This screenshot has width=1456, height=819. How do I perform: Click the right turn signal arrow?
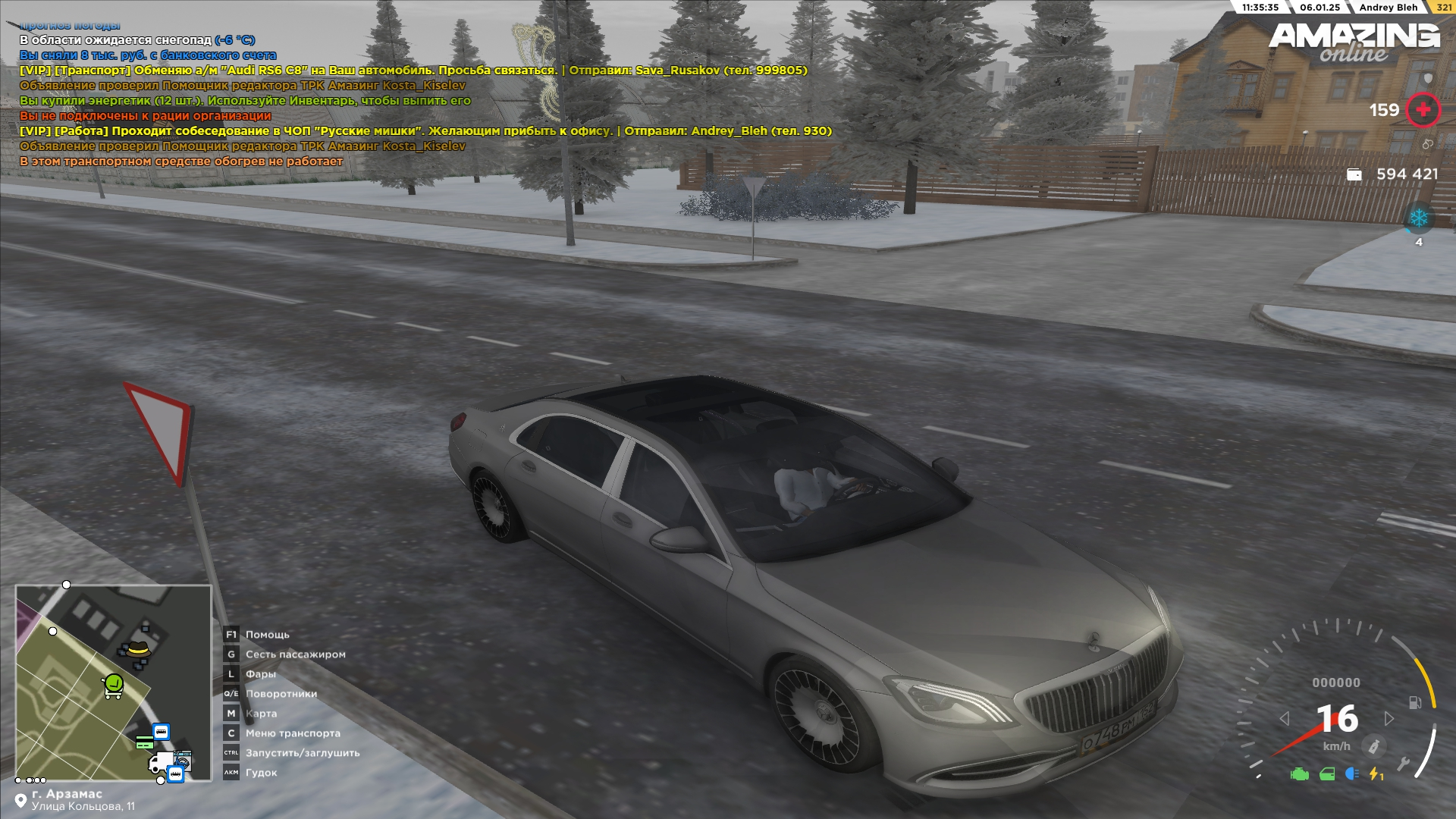tap(1389, 718)
